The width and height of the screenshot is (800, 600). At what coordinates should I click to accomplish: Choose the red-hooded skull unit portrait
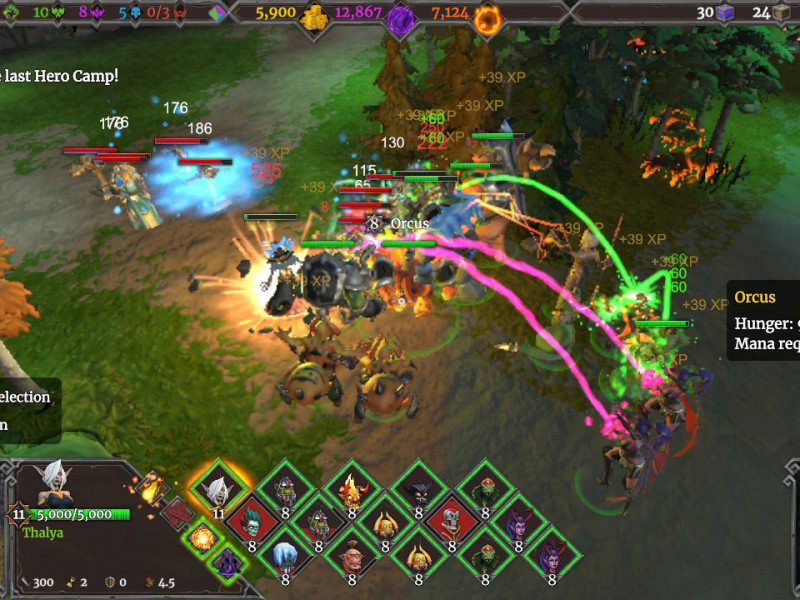coord(451,522)
